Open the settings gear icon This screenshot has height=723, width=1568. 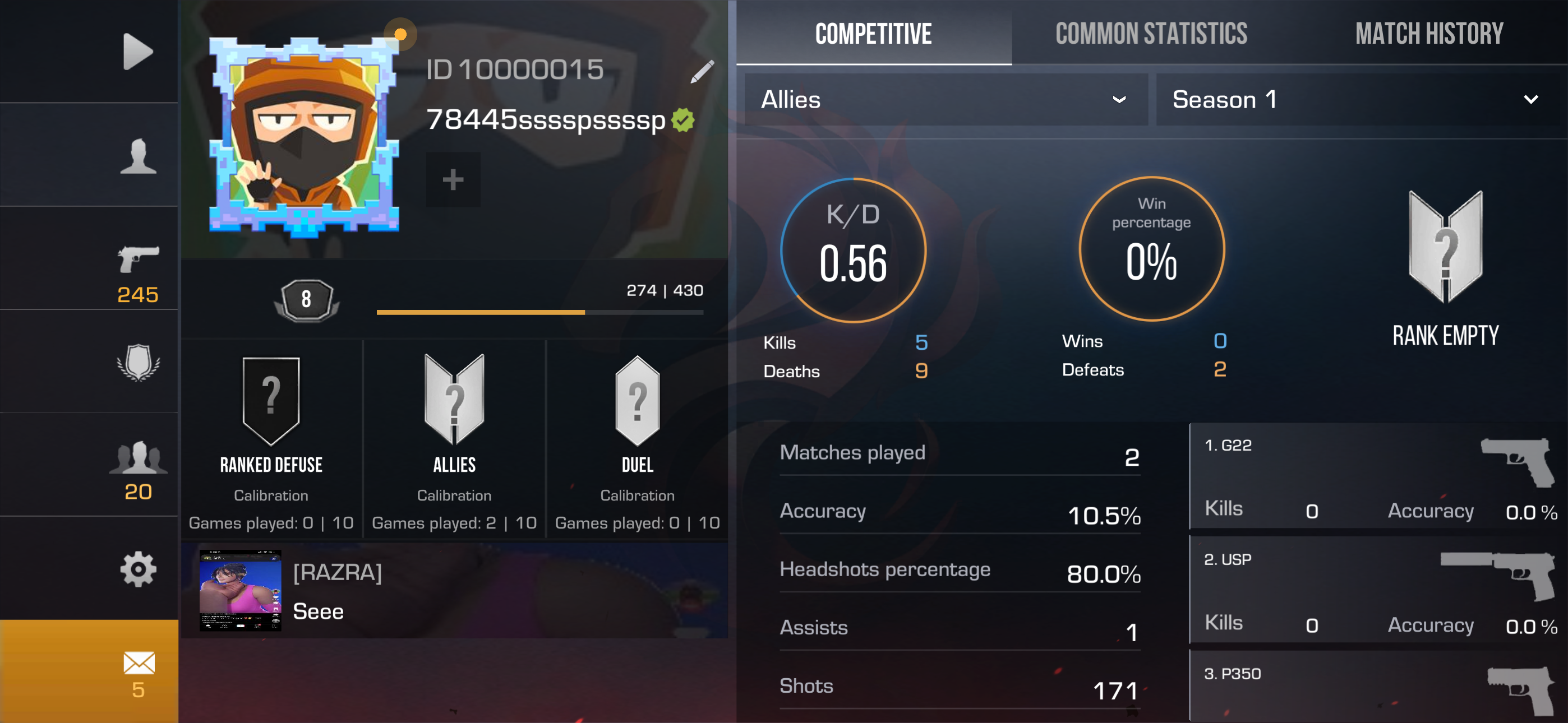coord(139,569)
